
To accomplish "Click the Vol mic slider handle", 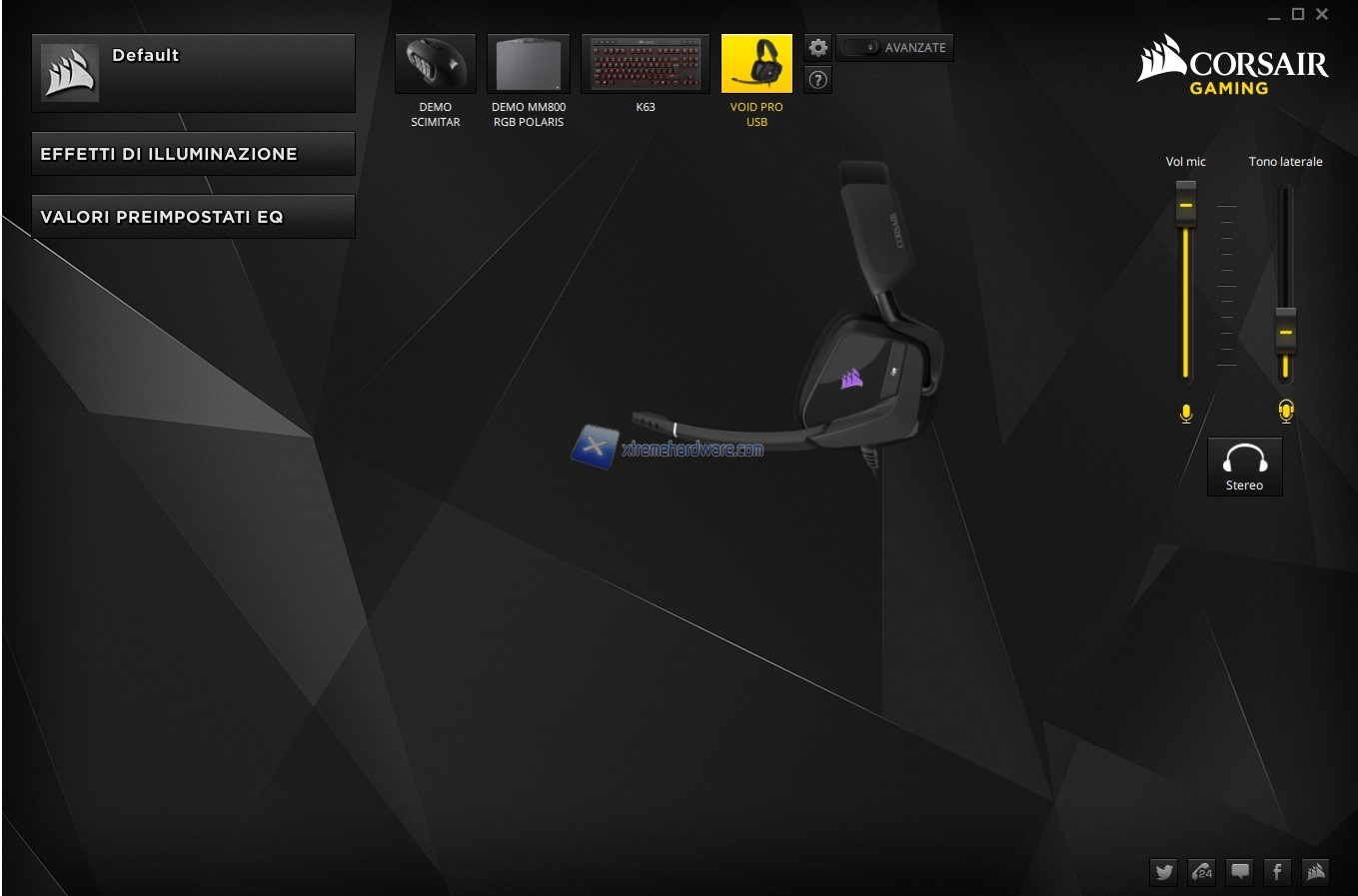I will click(x=1186, y=205).
